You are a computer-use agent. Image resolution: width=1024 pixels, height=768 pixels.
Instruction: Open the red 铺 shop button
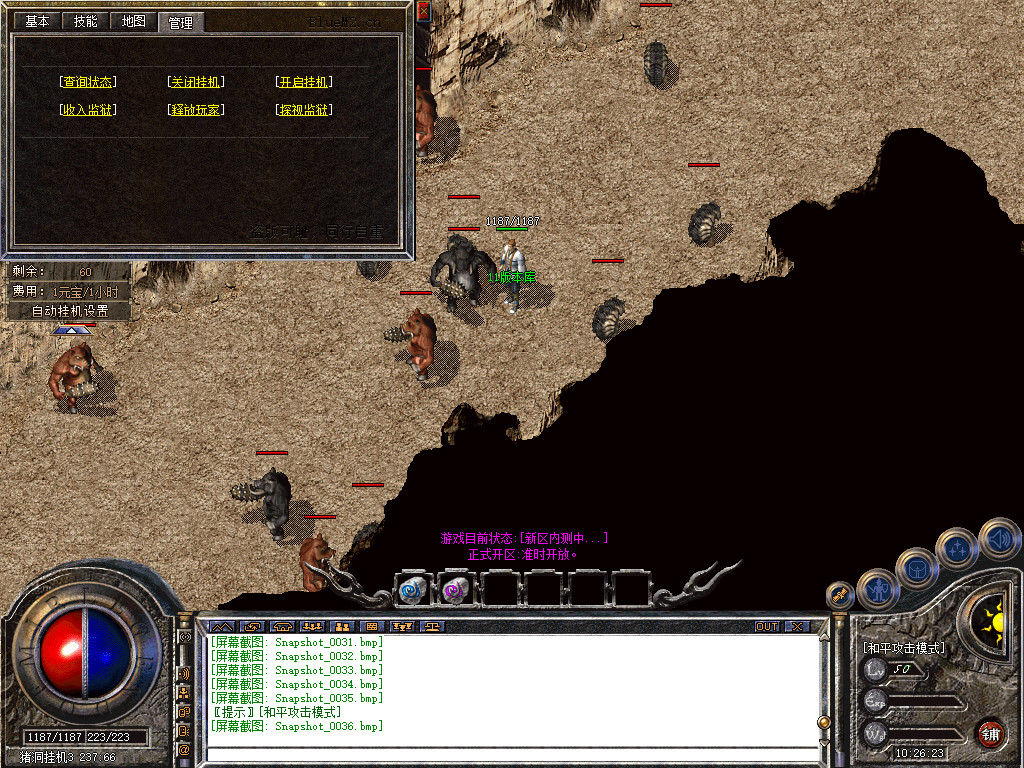coord(991,733)
